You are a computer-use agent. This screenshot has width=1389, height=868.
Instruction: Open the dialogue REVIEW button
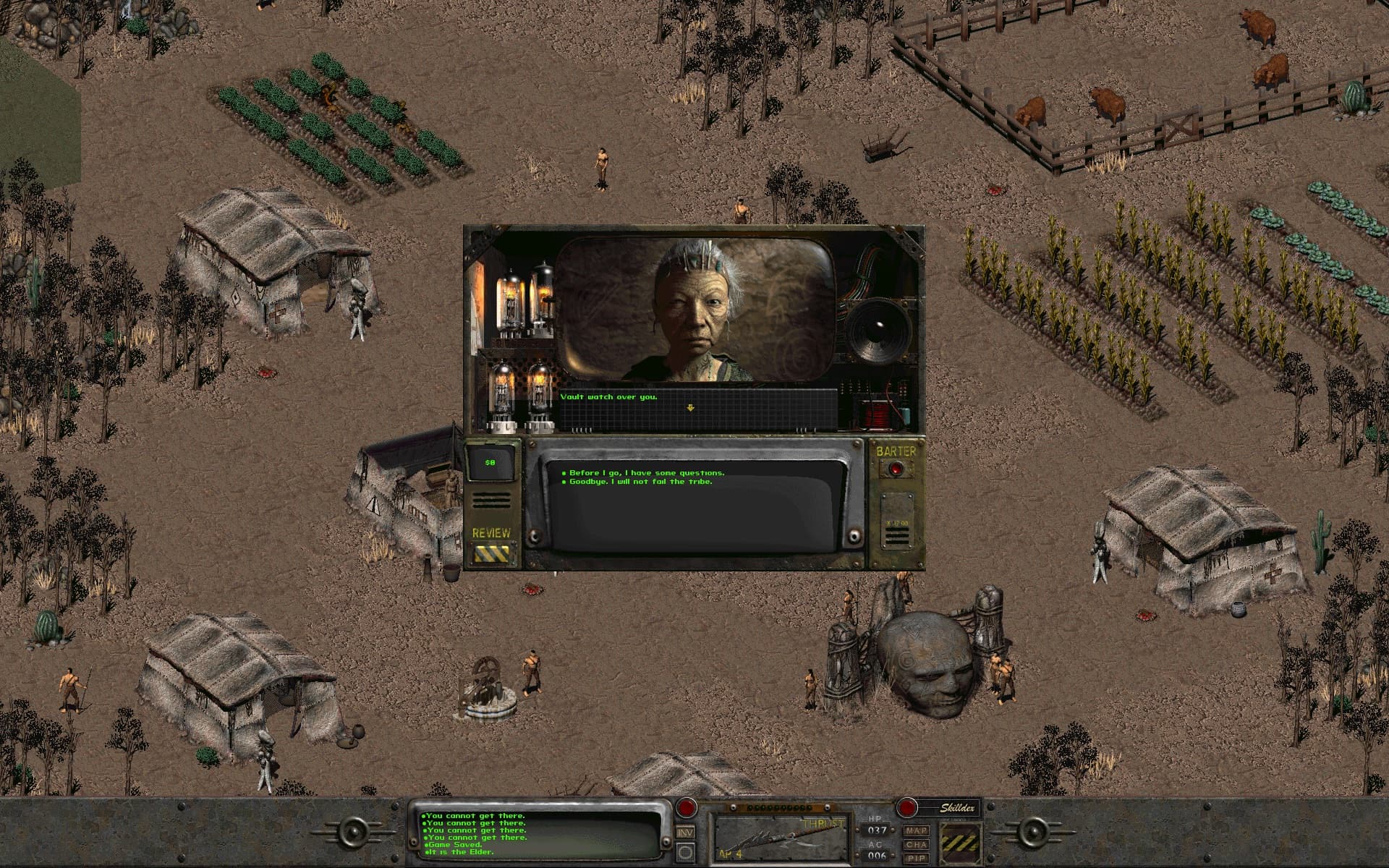491,554
